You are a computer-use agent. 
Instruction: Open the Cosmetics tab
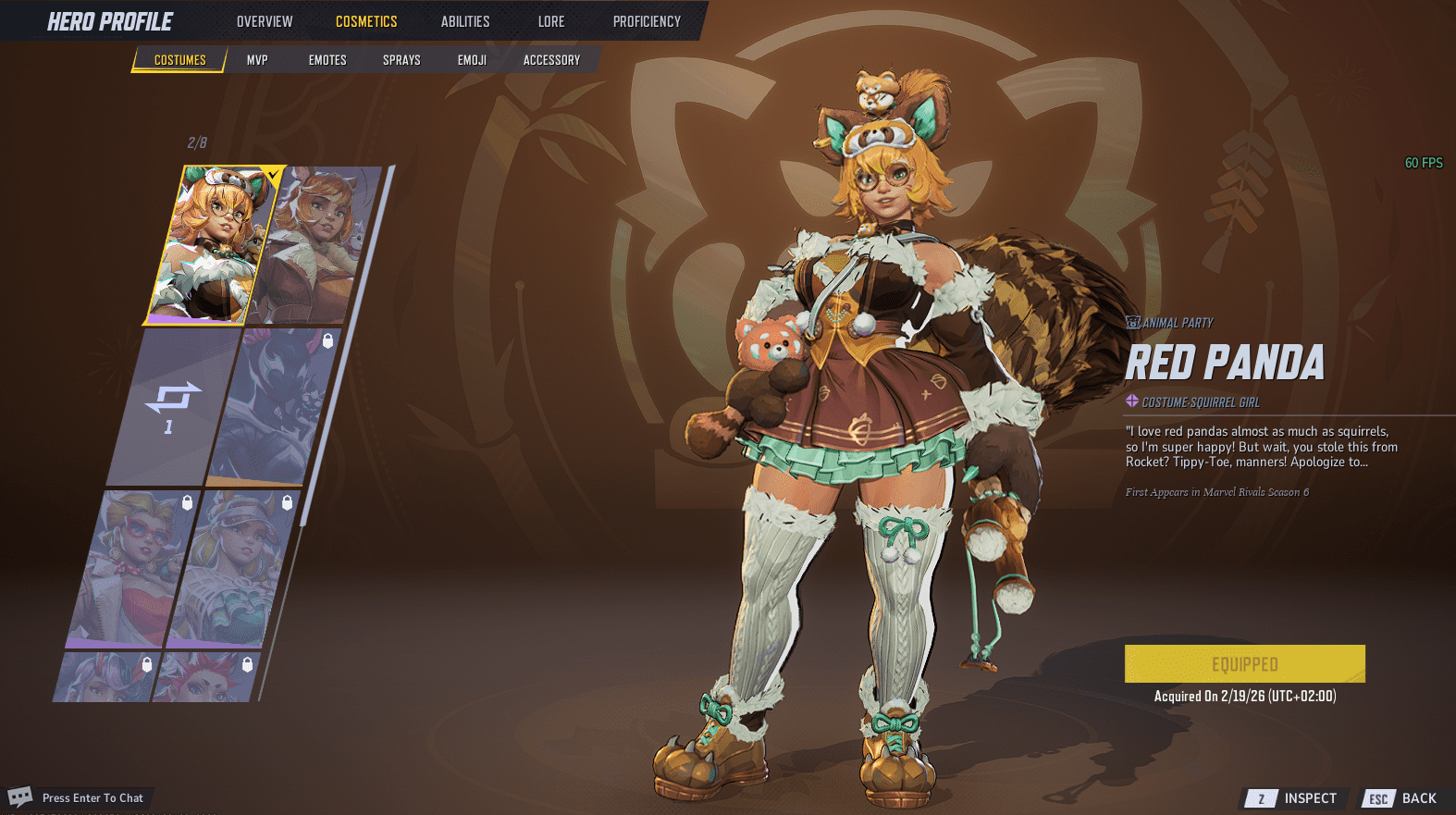coord(366,21)
